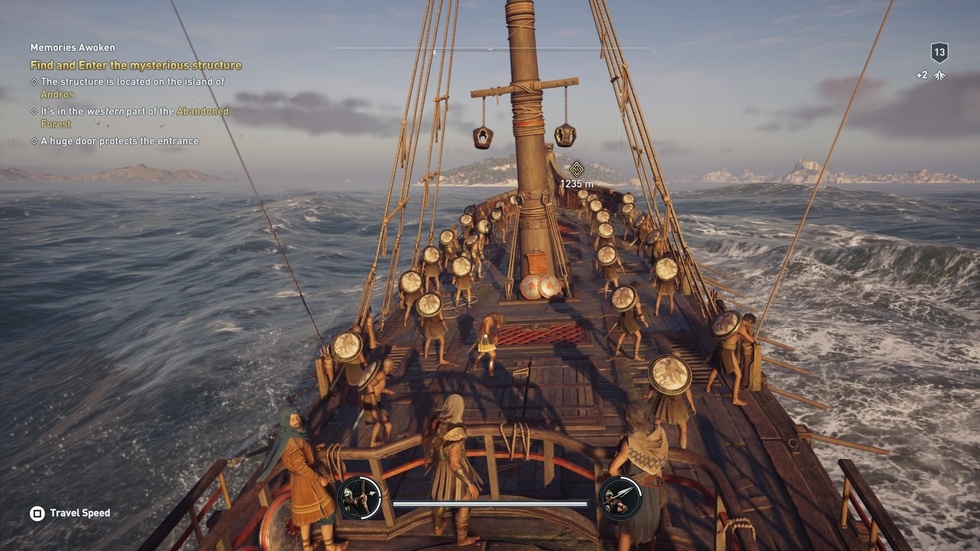Select the 'Find and Enter the mysterious structure' objective
Image resolution: width=980 pixels, height=551 pixels.
[x=136, y=66]
